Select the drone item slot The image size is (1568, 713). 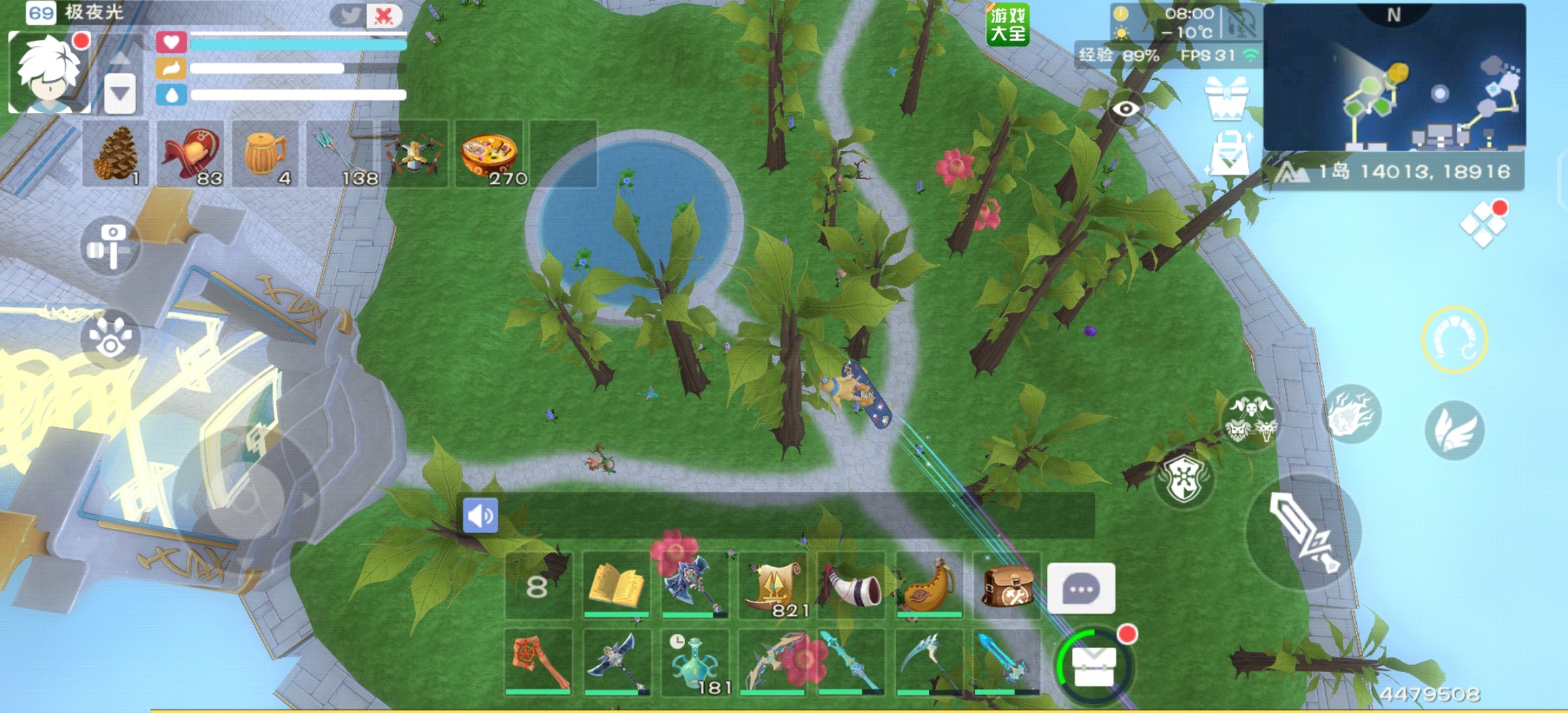coord(414,154)
